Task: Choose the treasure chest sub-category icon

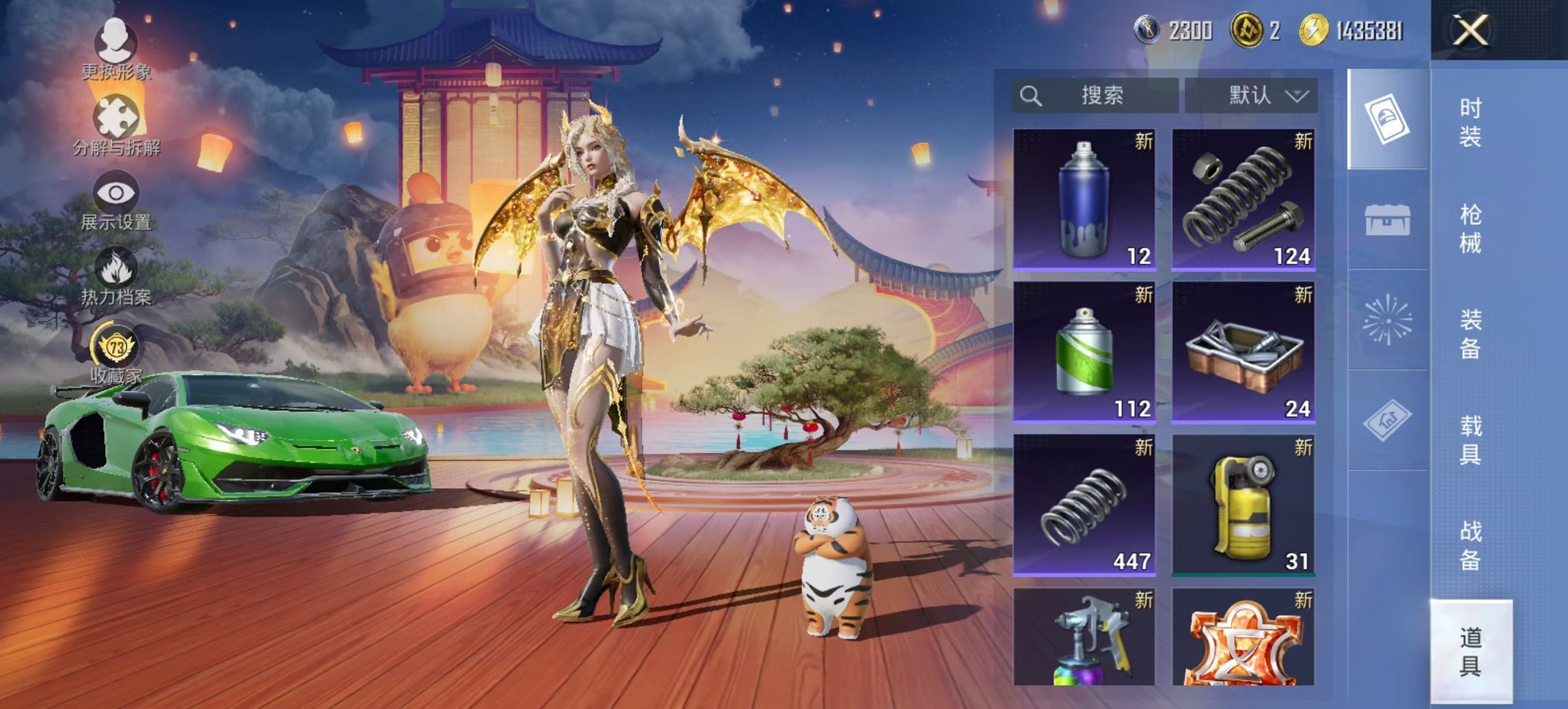Action: pos(1387,220)
